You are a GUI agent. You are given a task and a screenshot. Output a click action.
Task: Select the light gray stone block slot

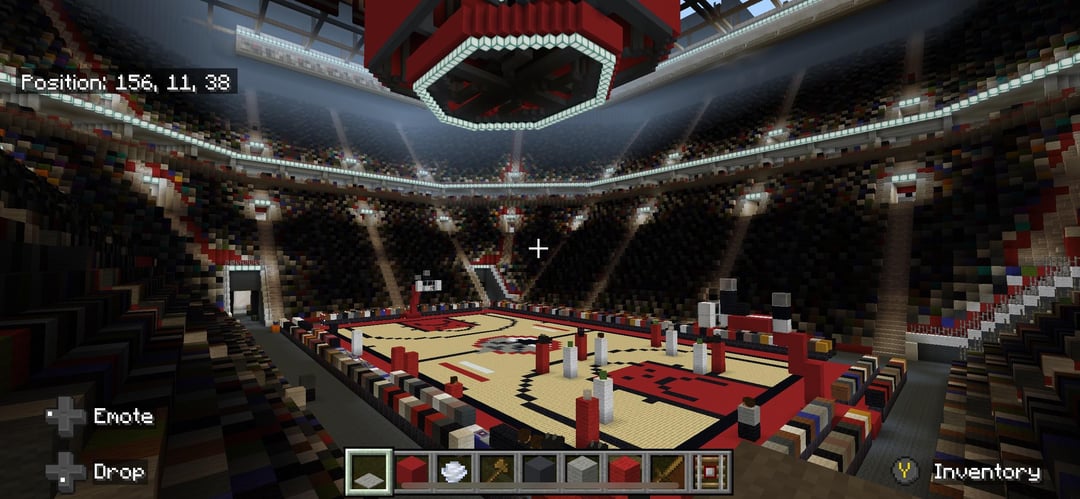(583, 472)
